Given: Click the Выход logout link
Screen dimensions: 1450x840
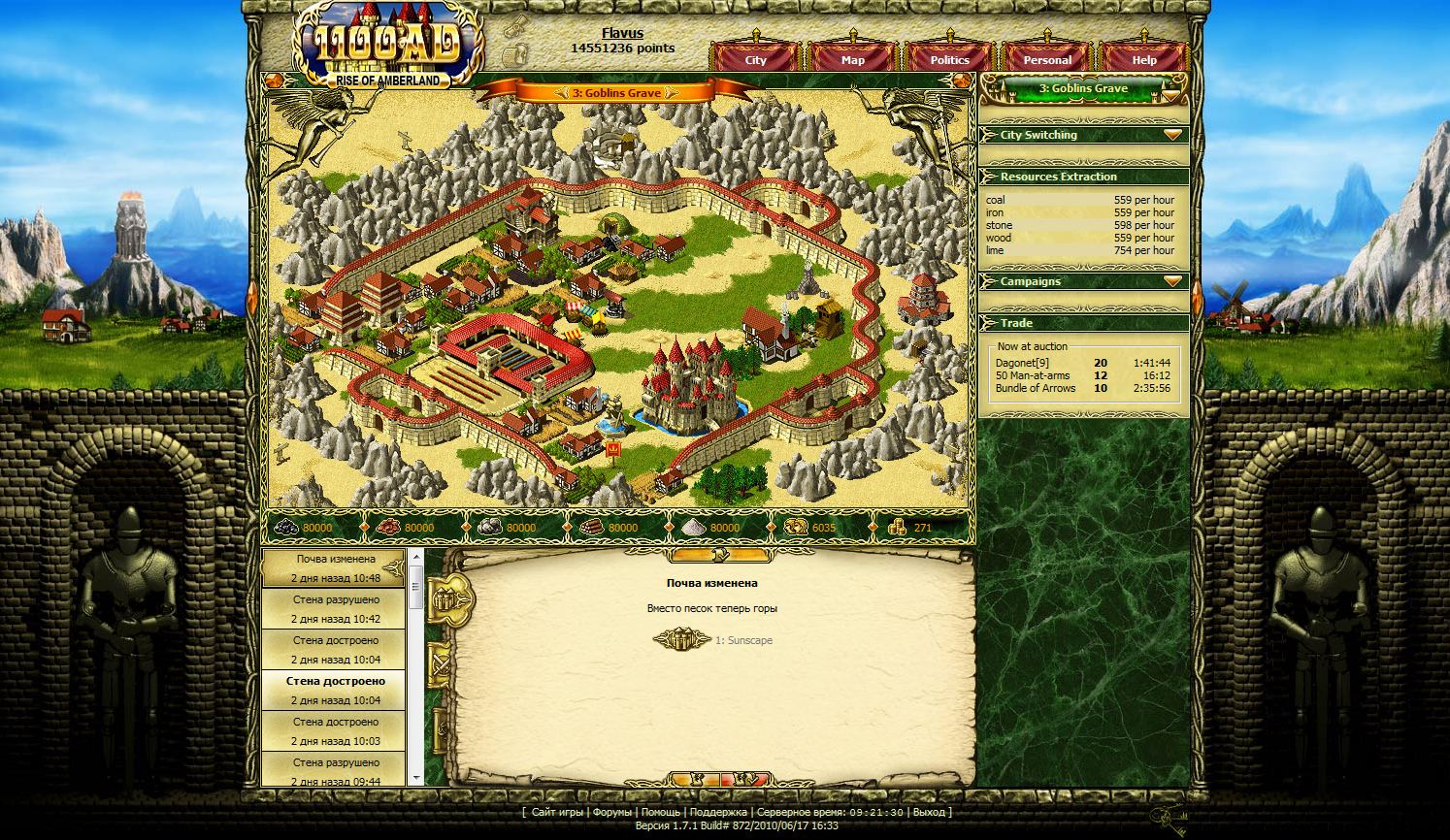Looking at the screenshot, I should [x=929, y=812].
